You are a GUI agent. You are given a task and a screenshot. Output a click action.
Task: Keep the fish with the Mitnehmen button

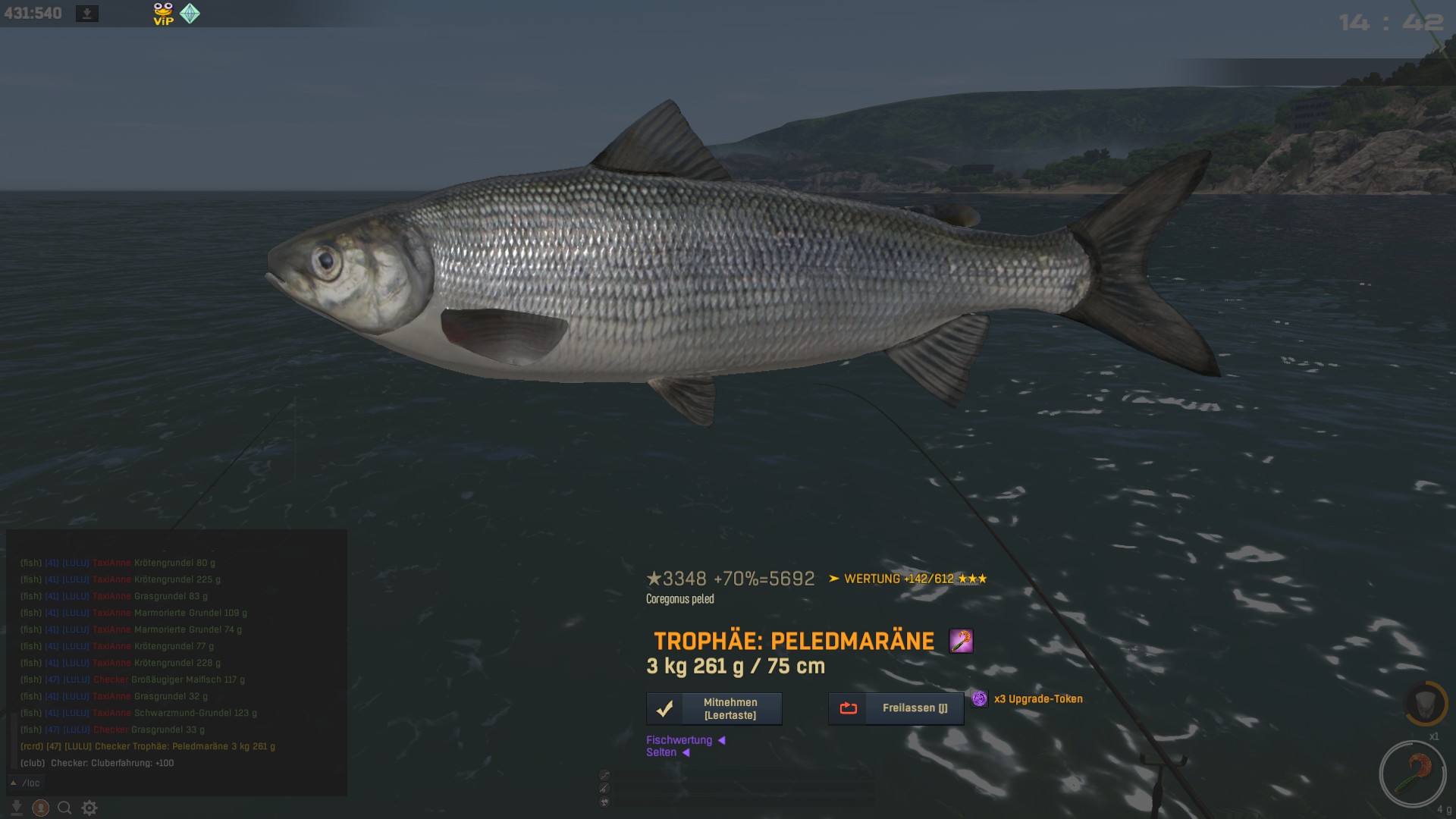(x=714, y=708)
